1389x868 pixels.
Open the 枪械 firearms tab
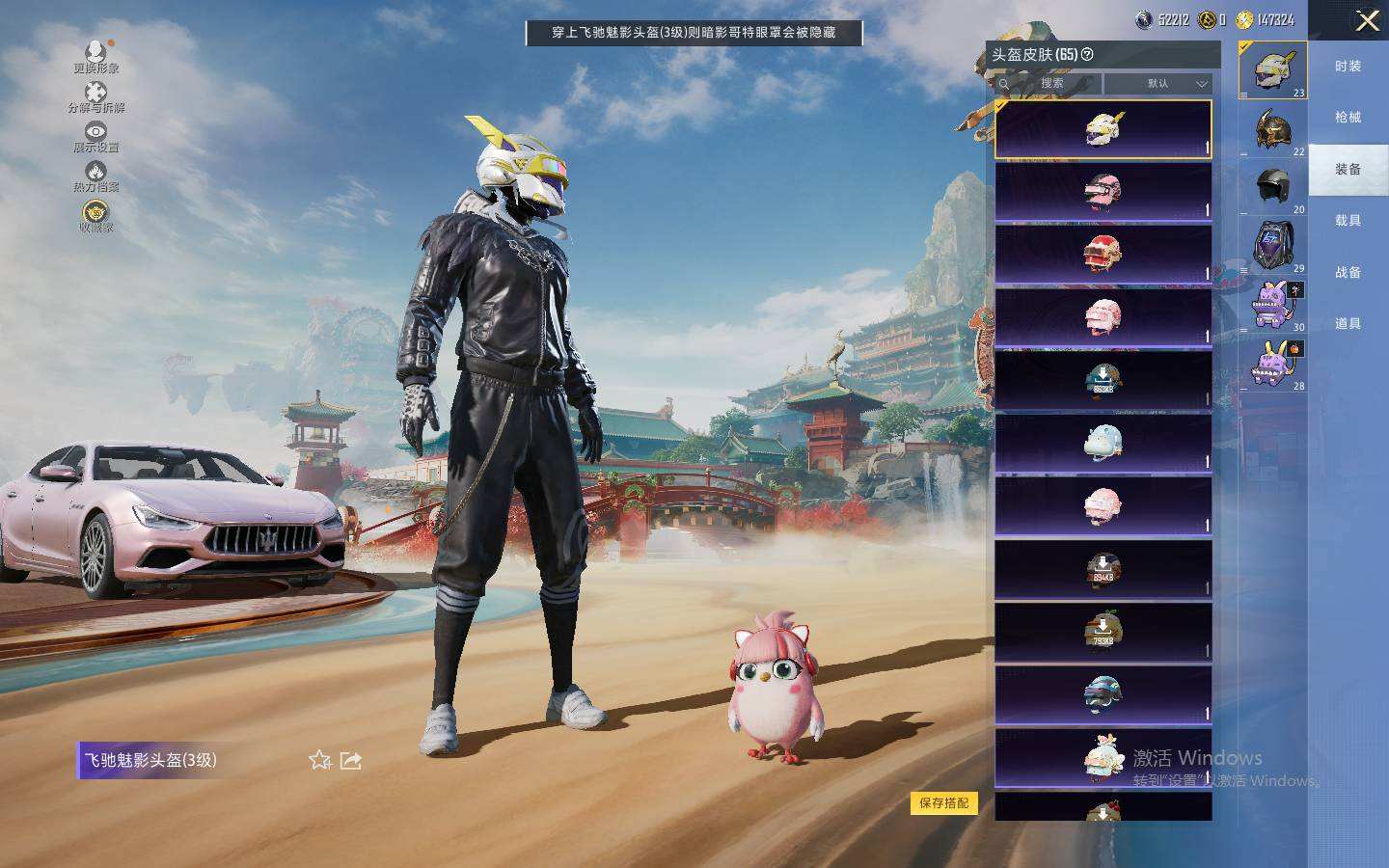(1348, 118)
